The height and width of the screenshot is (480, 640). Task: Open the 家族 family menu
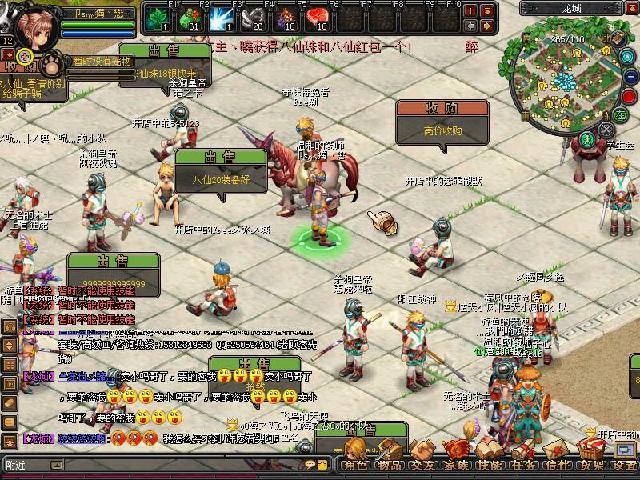tap(457, 464)
